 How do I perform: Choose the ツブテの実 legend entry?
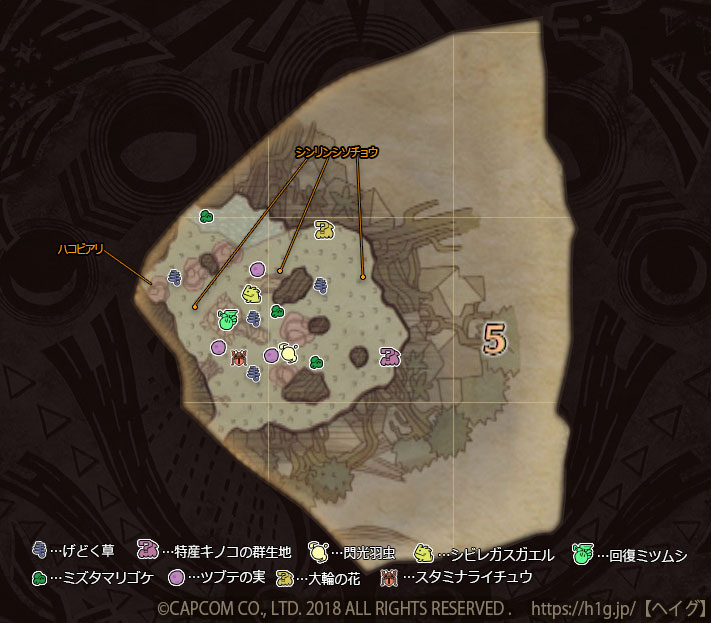[215, 577]
